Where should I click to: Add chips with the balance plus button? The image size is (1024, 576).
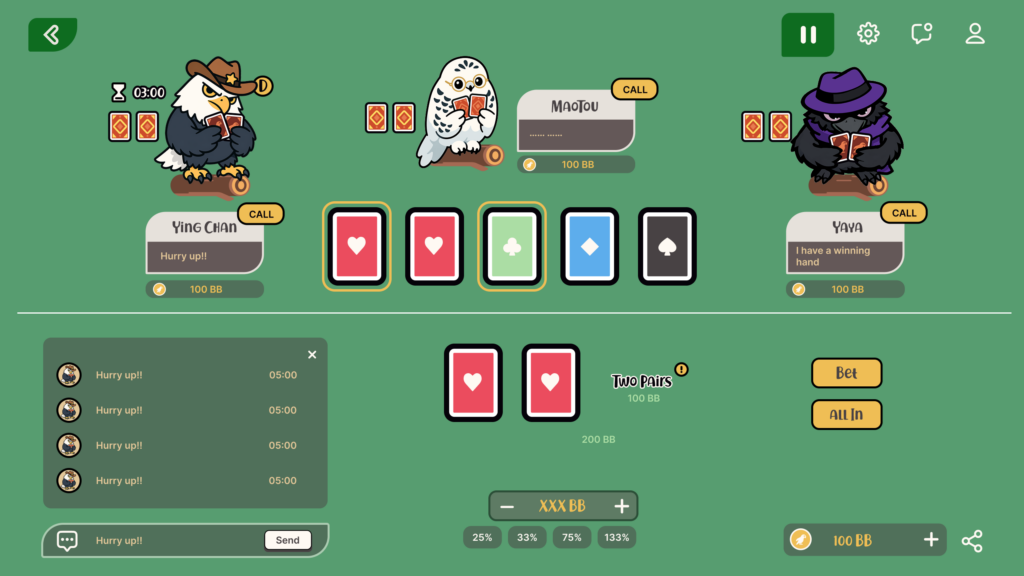click(931, 540)
